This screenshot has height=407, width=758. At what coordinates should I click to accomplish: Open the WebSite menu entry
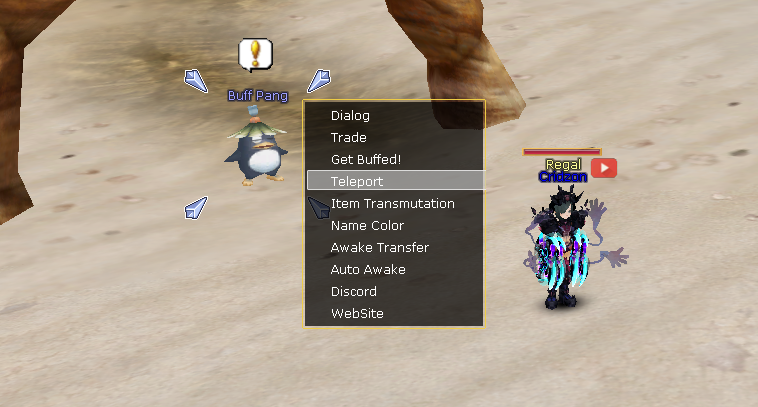357,314
